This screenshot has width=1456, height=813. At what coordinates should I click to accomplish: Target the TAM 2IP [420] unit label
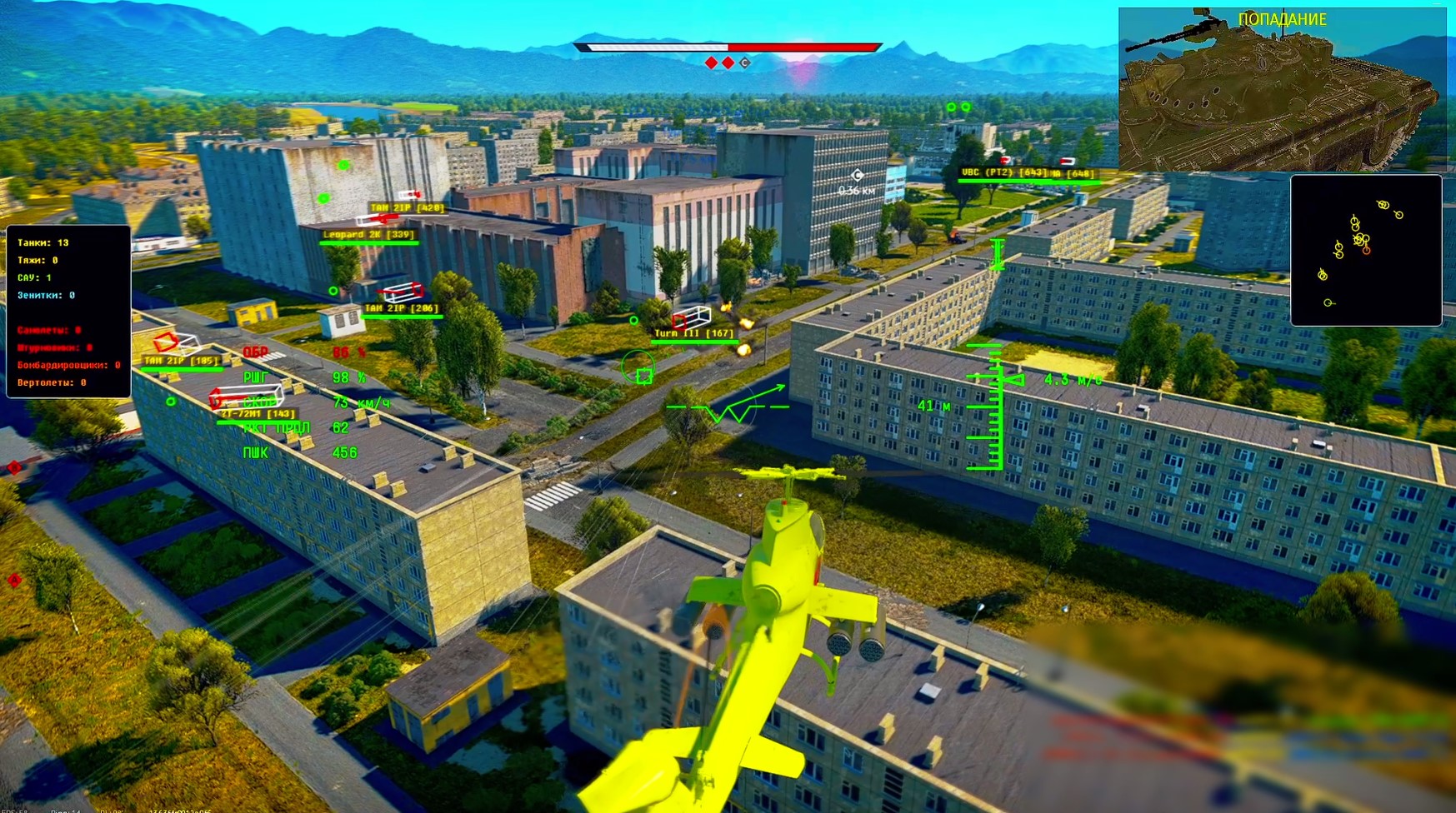click(407, 207)
